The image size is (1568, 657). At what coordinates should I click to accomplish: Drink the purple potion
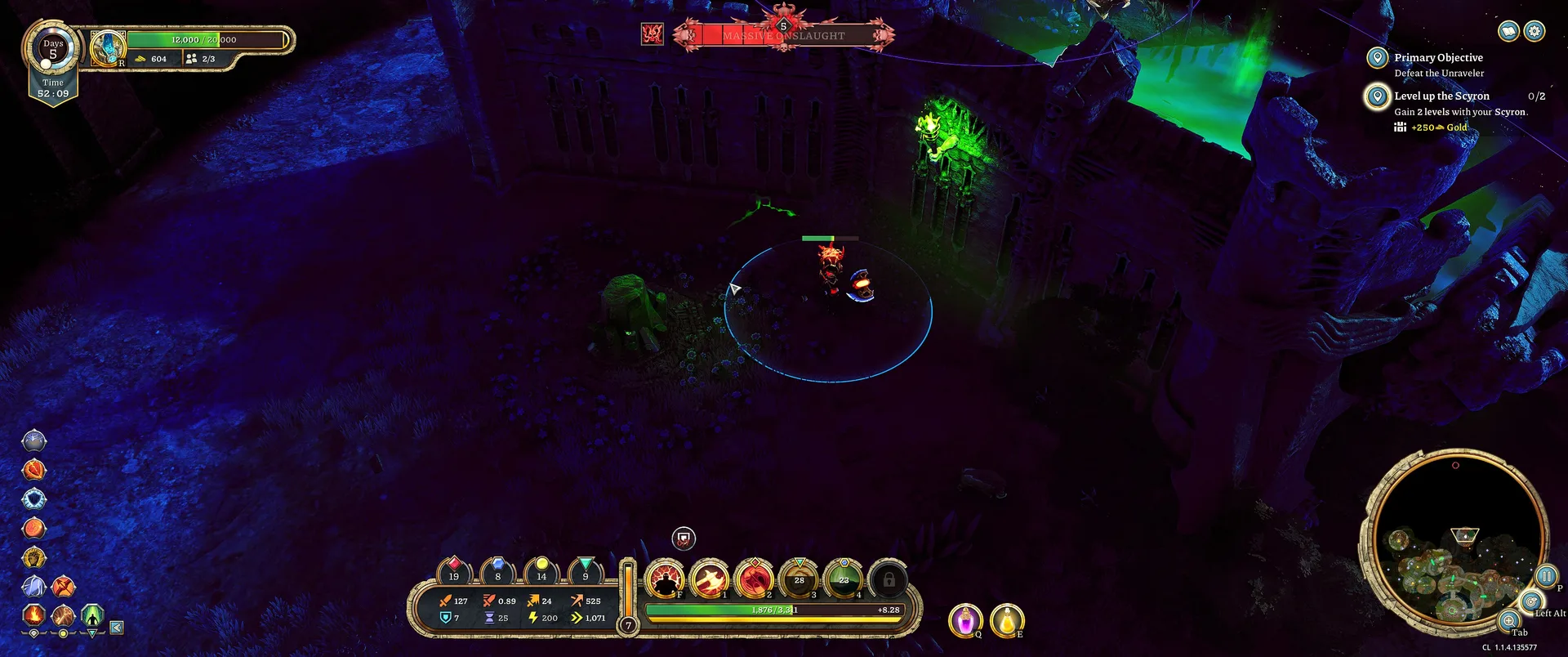965,620
